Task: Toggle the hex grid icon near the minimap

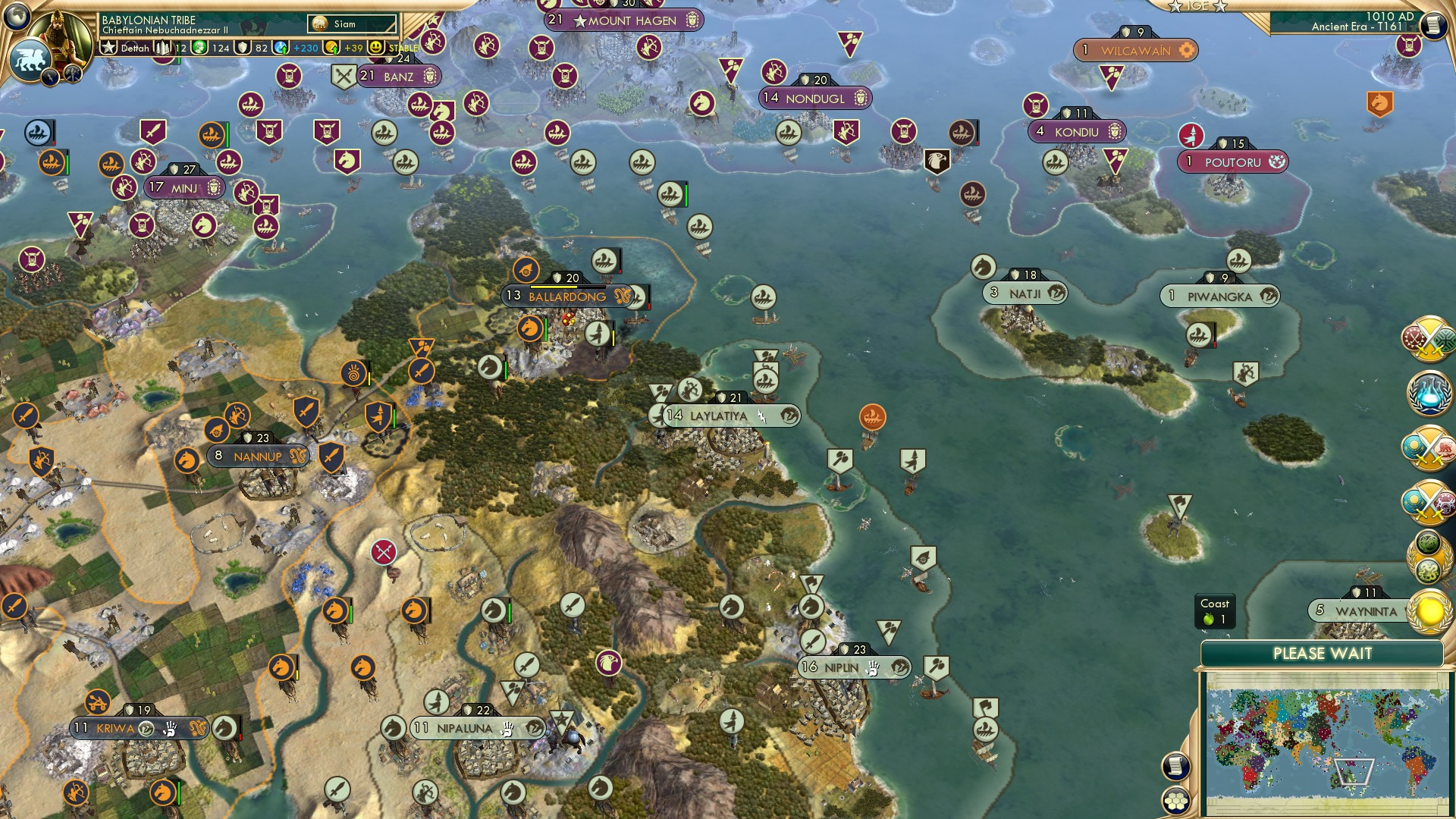Action: pos(1175,801)
